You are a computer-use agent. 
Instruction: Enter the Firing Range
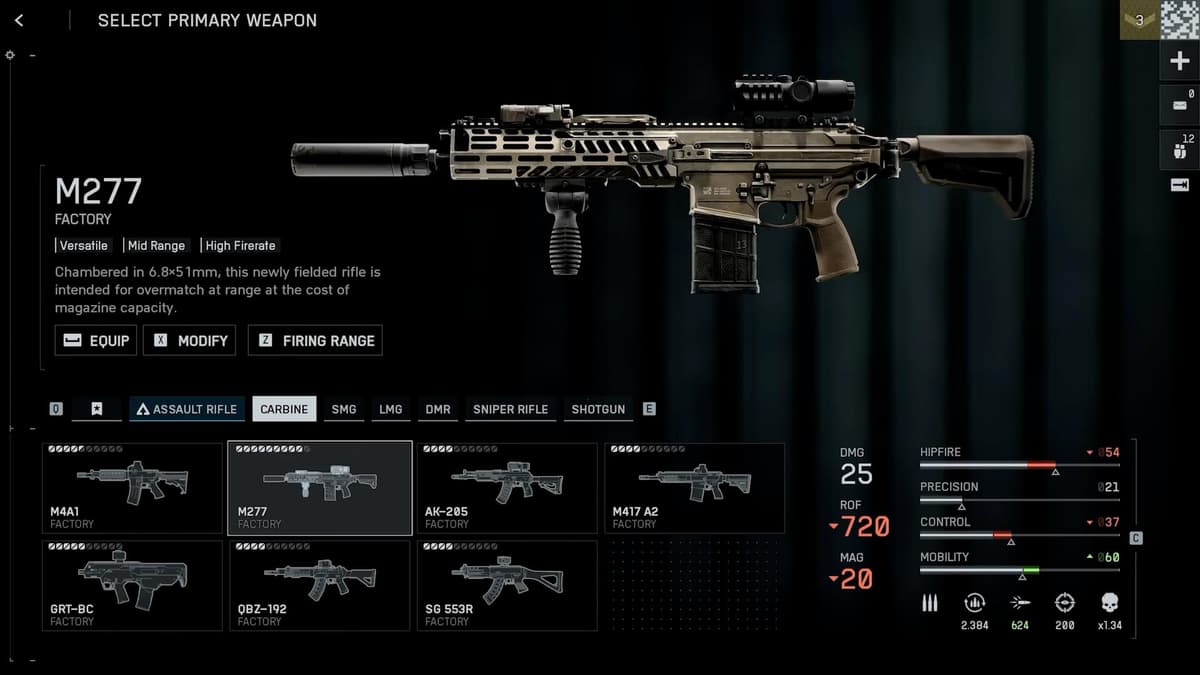click(x=315, y=340)
